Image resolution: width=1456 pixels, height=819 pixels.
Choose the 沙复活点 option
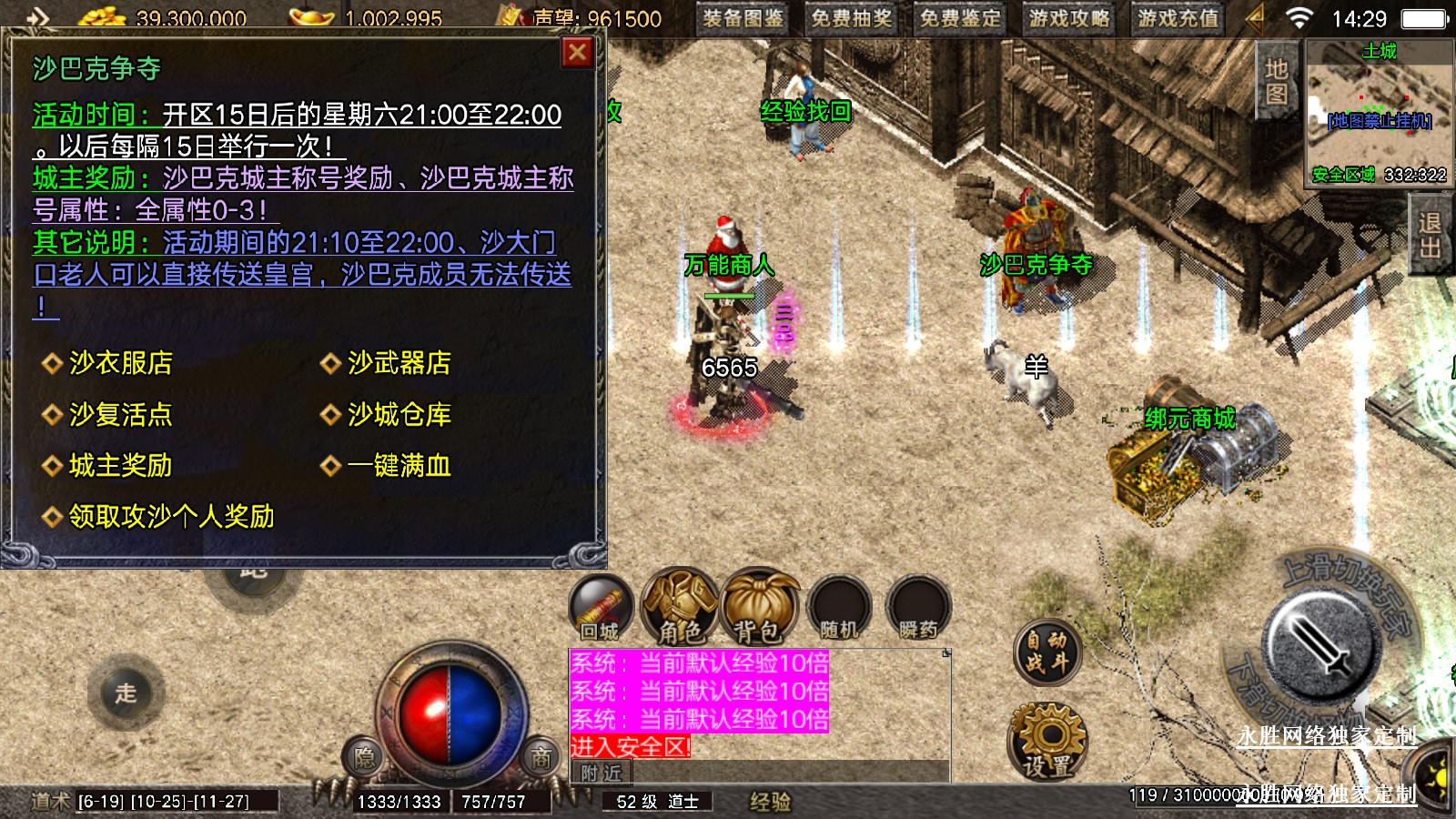pyautogui.click(x=120, y=415)
